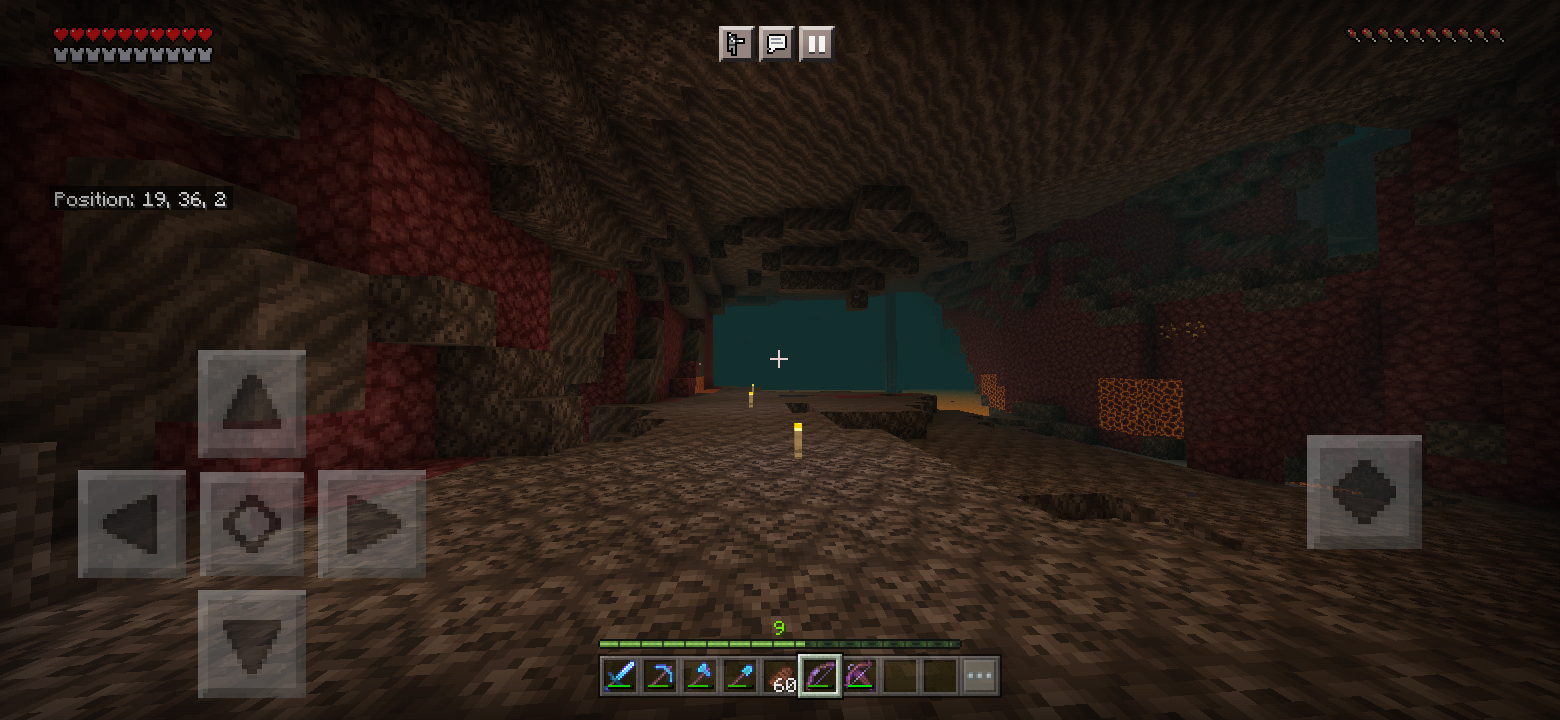Open the inventory with the three-dots button
The image size is (1560, 720).
point(980,677)
